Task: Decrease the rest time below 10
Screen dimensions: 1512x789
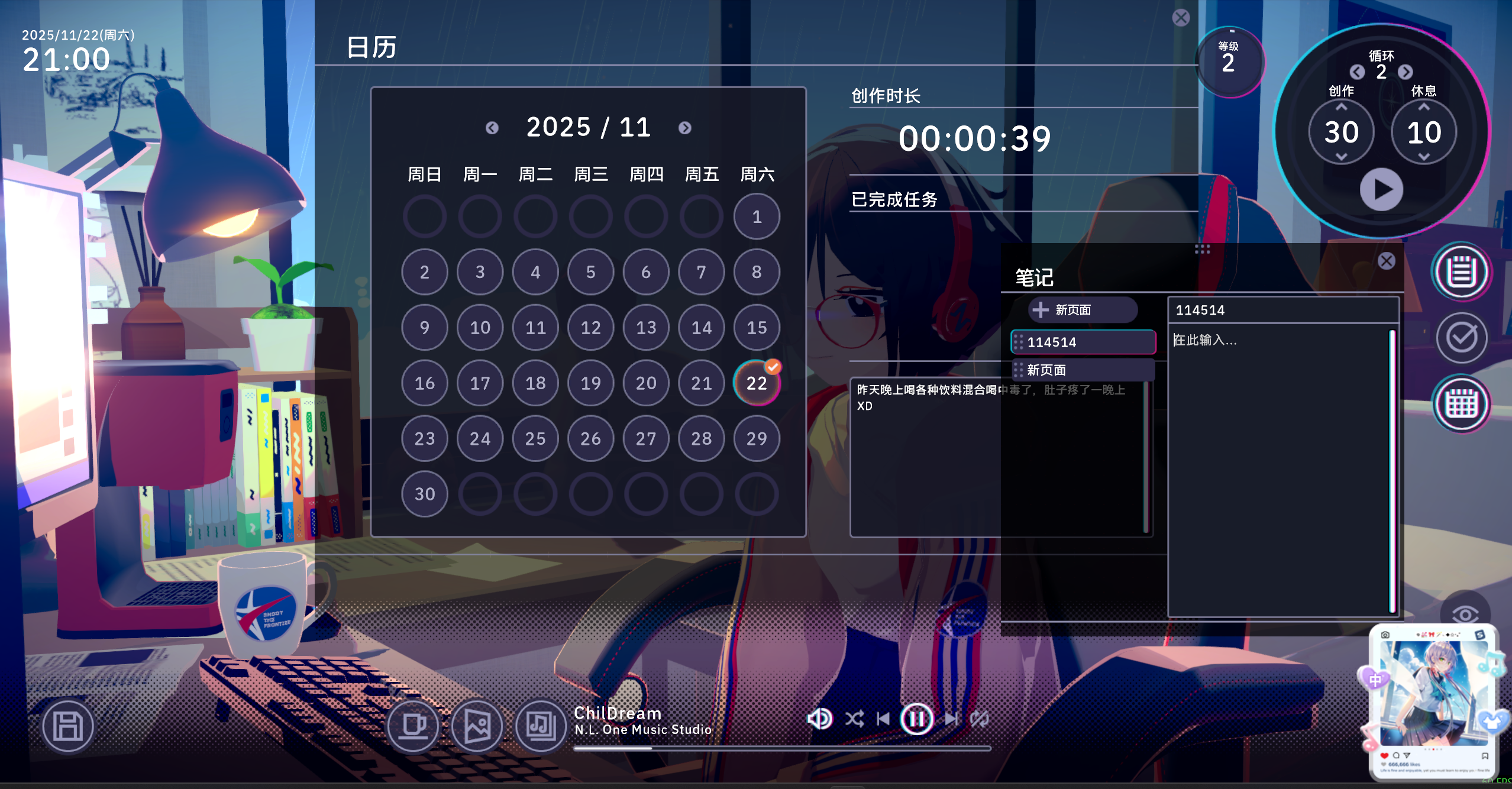Action: [1424, 157]
